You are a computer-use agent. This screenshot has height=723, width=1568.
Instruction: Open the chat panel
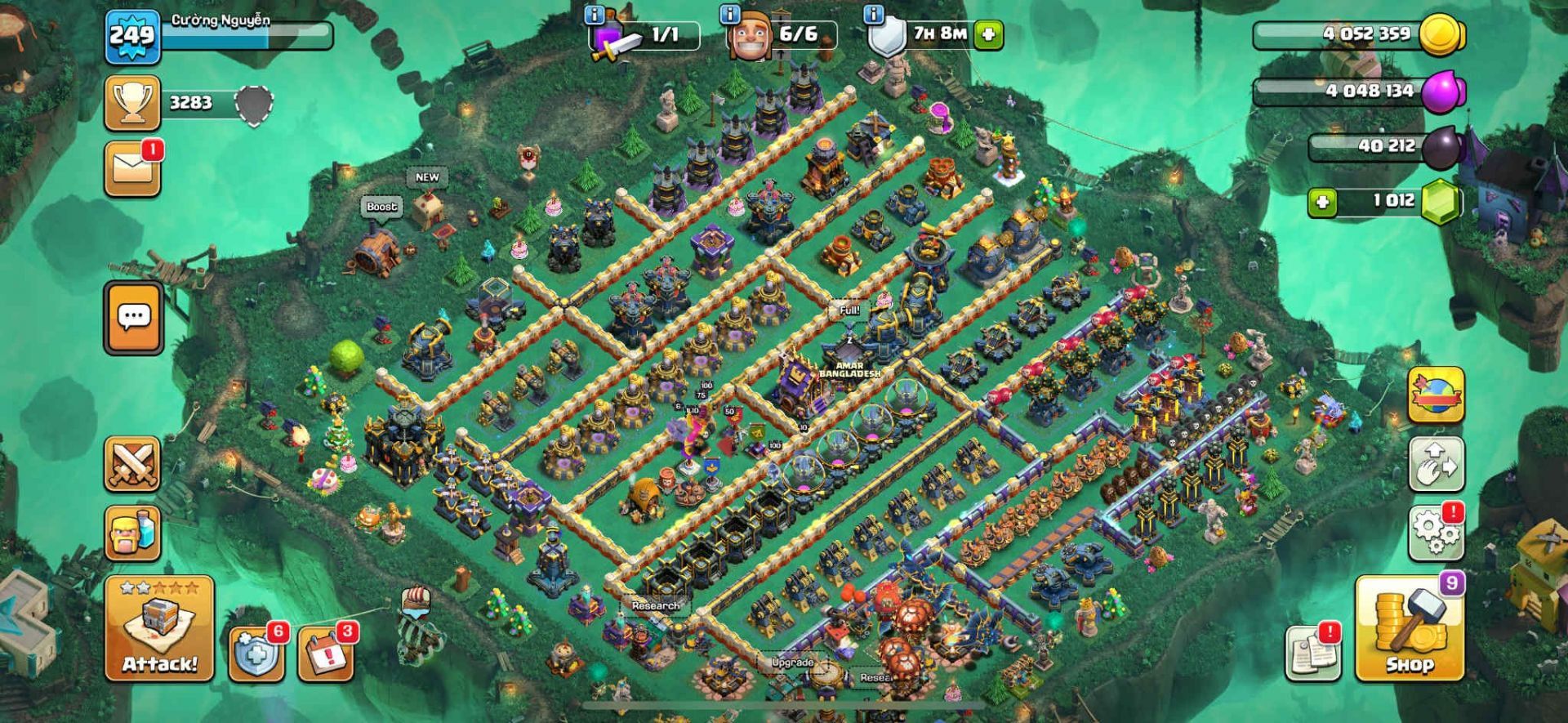(x=133, y=317)
